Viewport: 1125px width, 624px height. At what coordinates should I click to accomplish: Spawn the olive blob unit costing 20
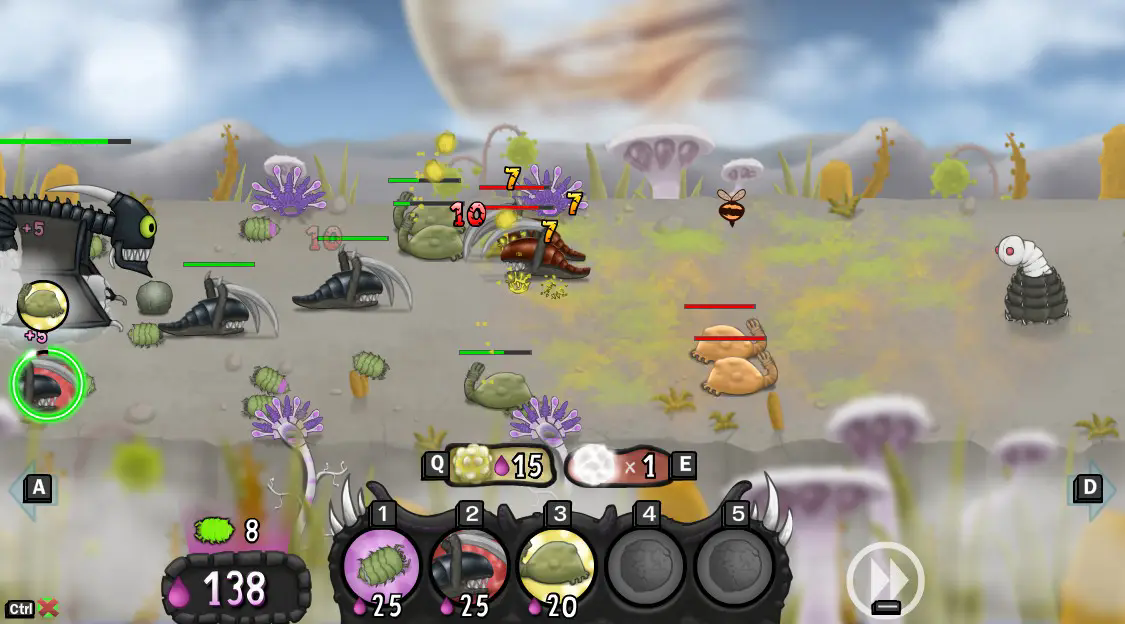[556, 566]
